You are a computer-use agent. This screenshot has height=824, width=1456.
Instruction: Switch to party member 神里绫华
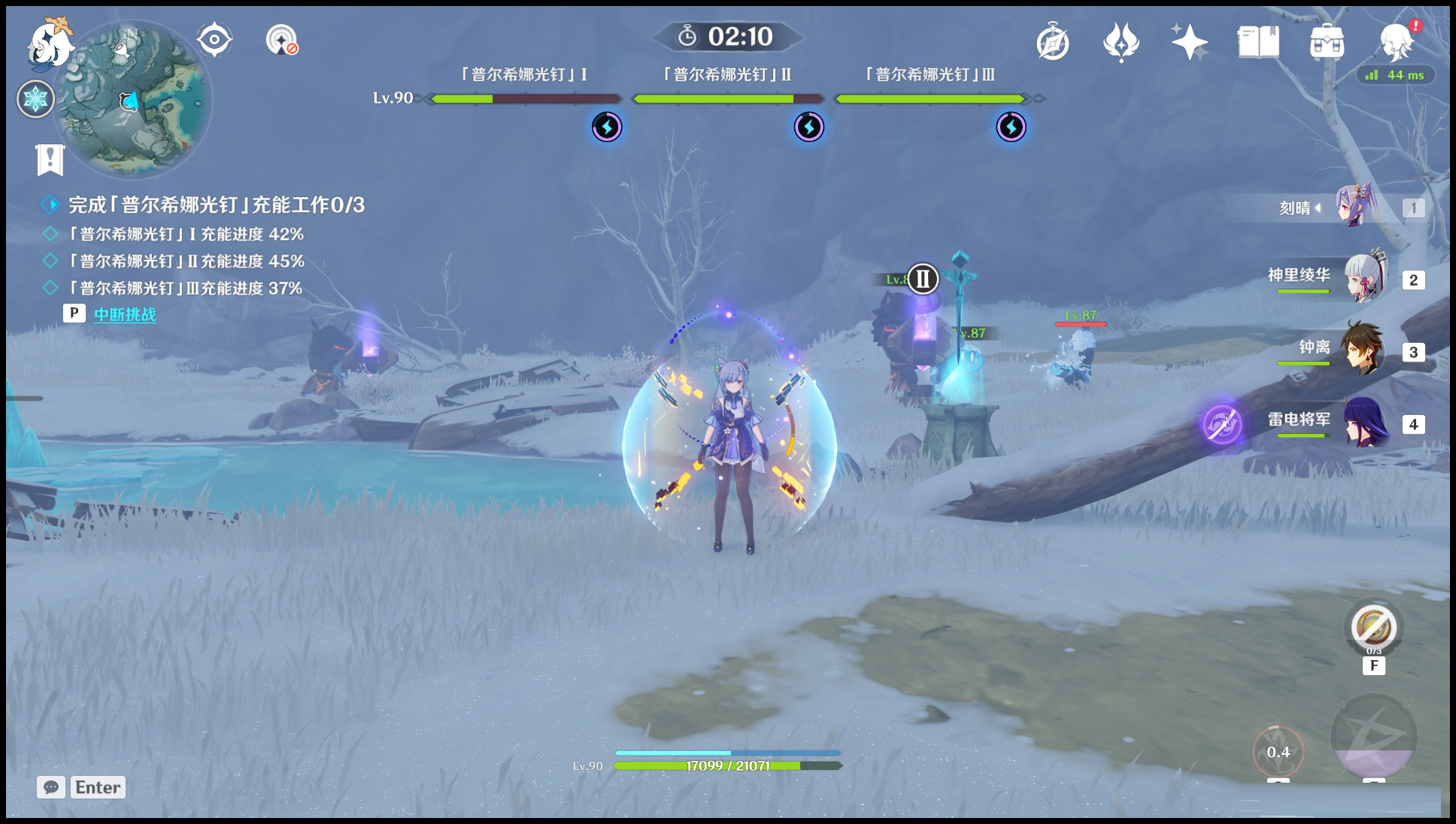1363,279
